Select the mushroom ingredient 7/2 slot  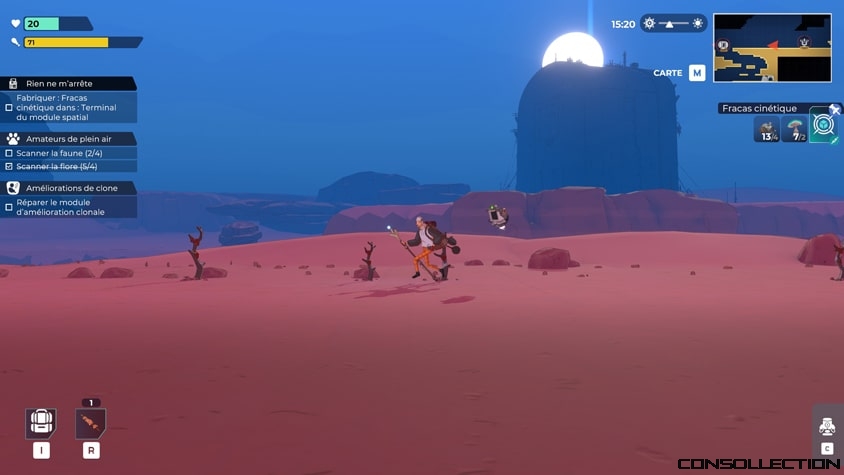coord(795,129)
